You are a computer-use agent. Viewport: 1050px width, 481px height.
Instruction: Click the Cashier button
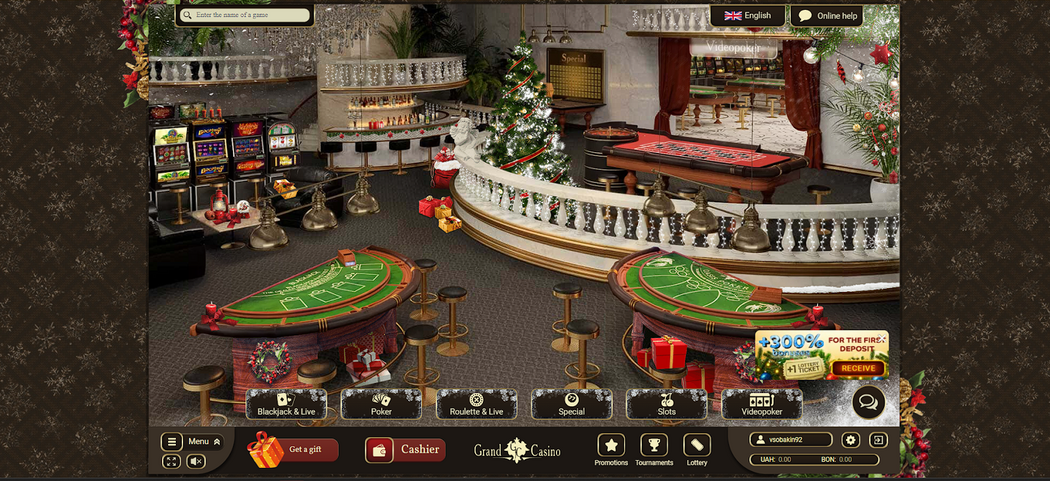pyautogui.click(x=405, y=450)
